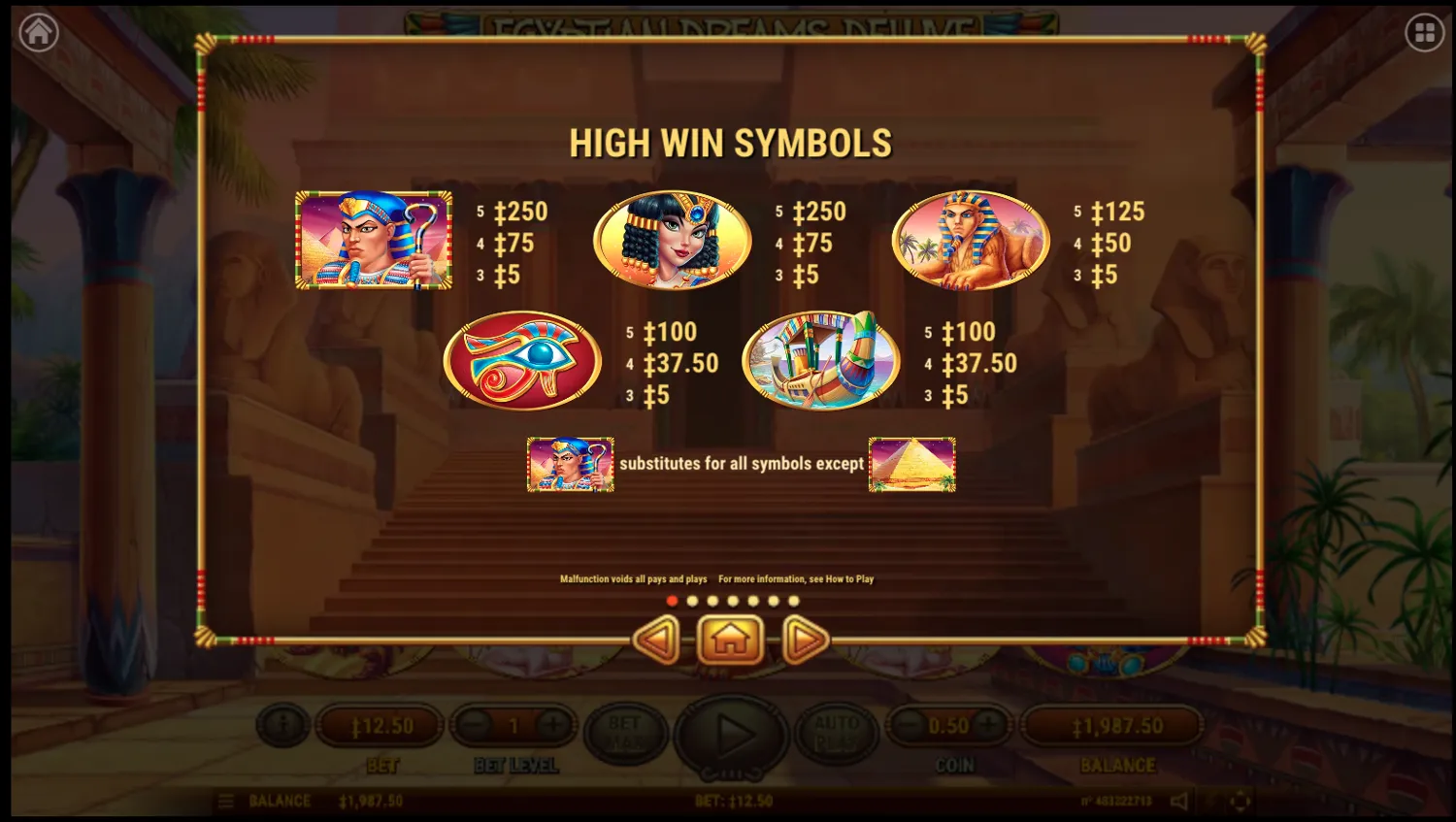Click the fullscreen icon in bottom-right corner
Viewport: 1456px width, 822px height.
click(1240, 801)
